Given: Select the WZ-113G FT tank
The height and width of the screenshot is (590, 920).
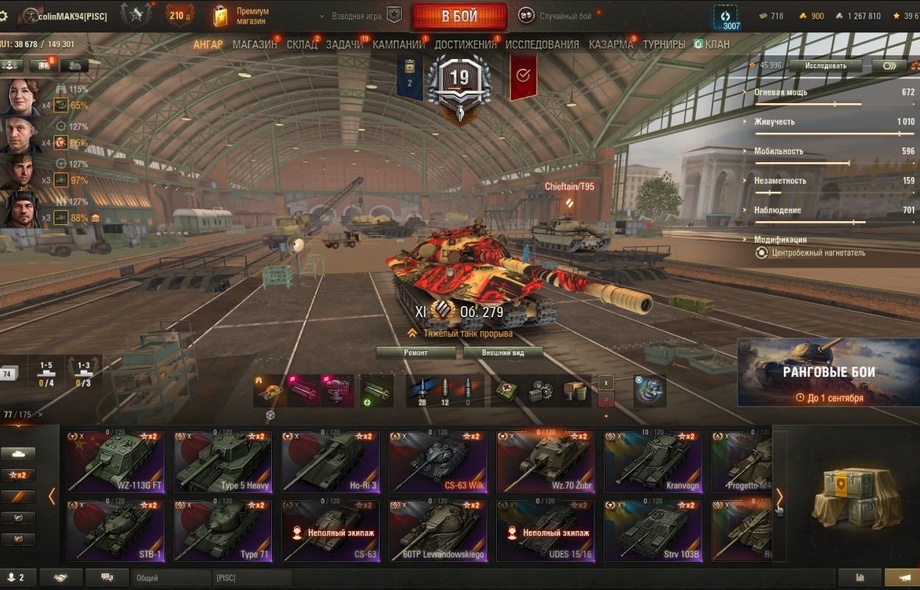Looking at the screenshot, I should tap(114, 462).
